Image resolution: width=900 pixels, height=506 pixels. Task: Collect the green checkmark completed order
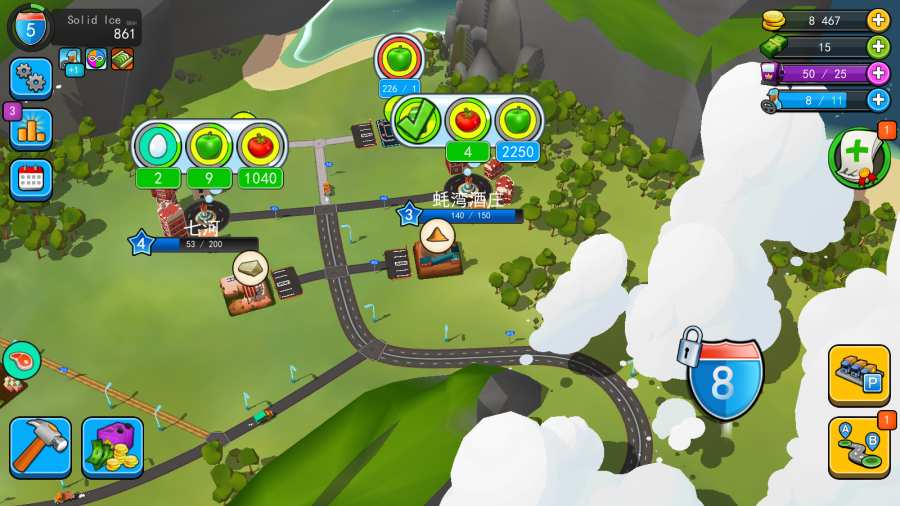(418, 120)
